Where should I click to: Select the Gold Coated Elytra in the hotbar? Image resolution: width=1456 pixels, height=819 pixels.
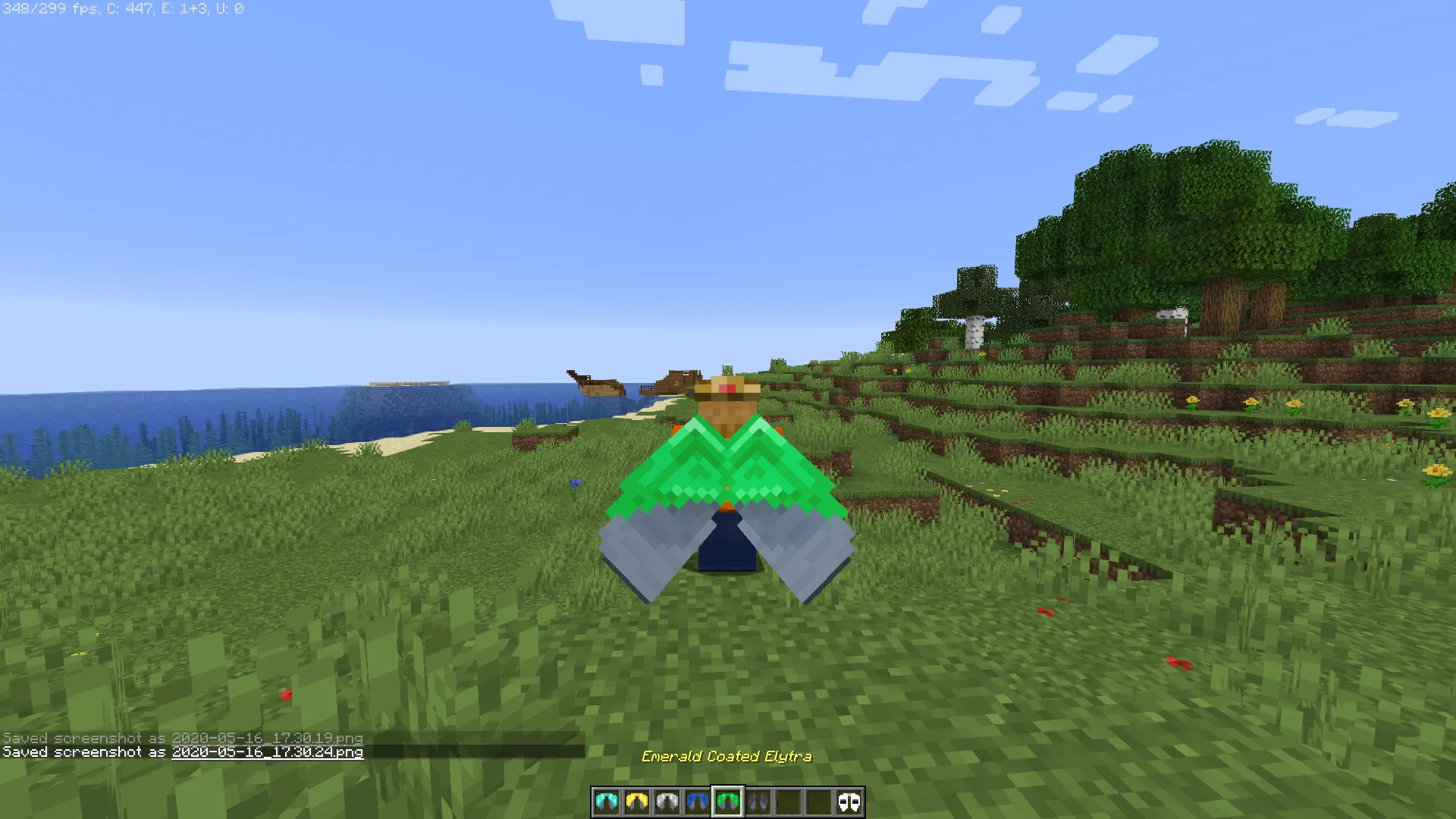pyautogui.click(x=635, y=804)
